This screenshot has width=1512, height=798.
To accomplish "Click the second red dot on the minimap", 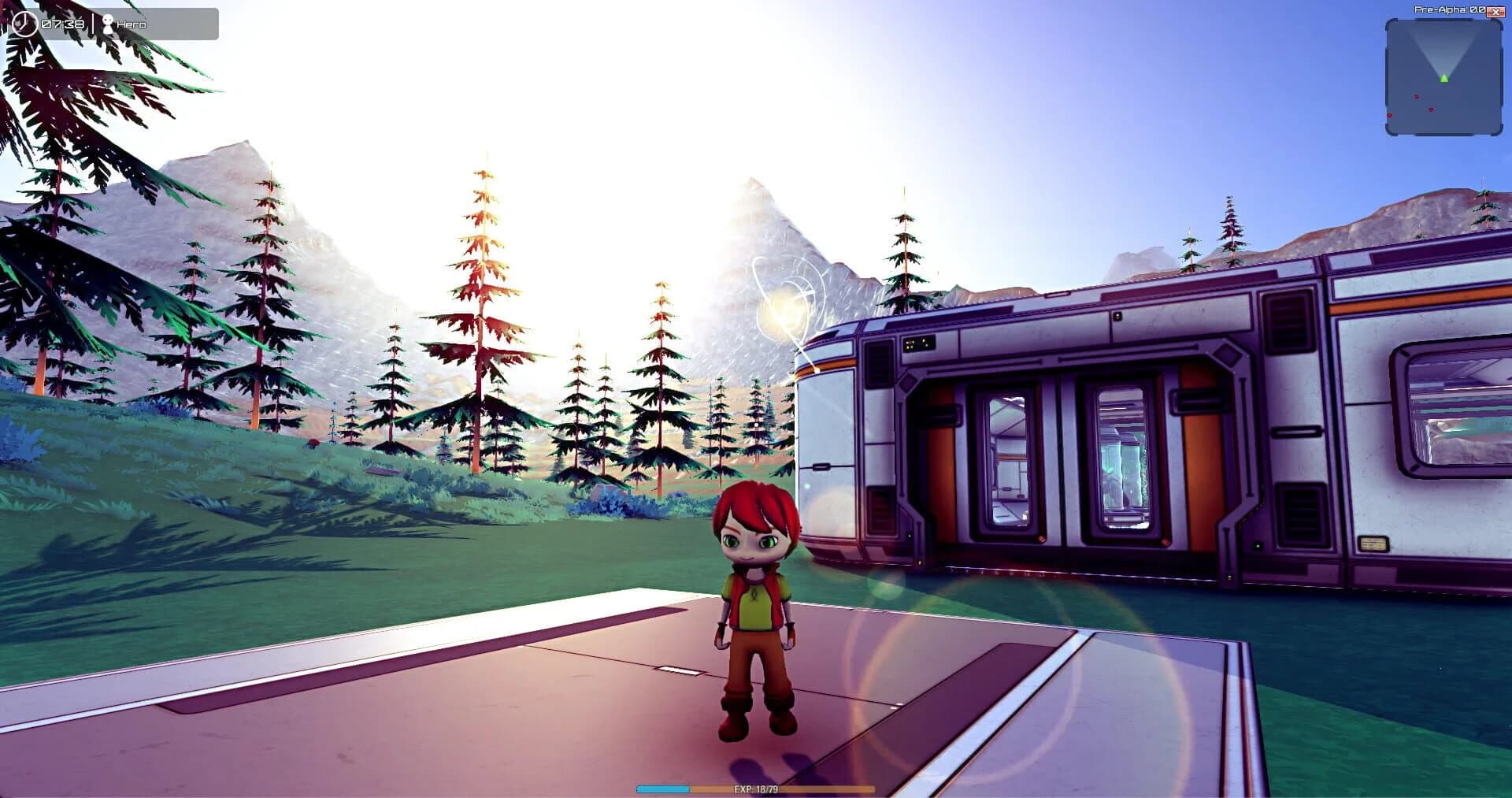I will [1431, 109].
